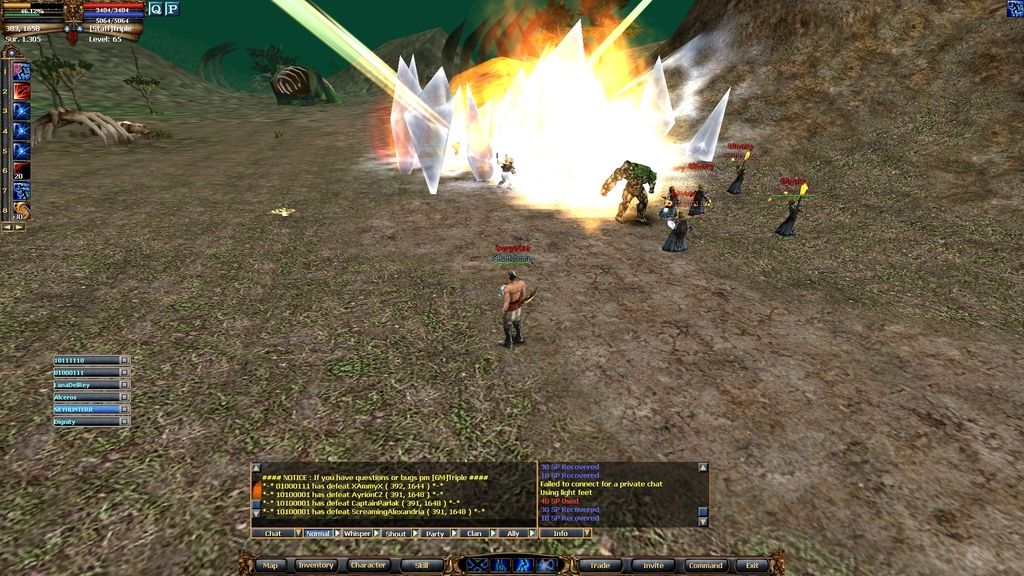Open the Info log dropdown
1024x576 pixels.
pyautogui.click(x=585, y=534)
